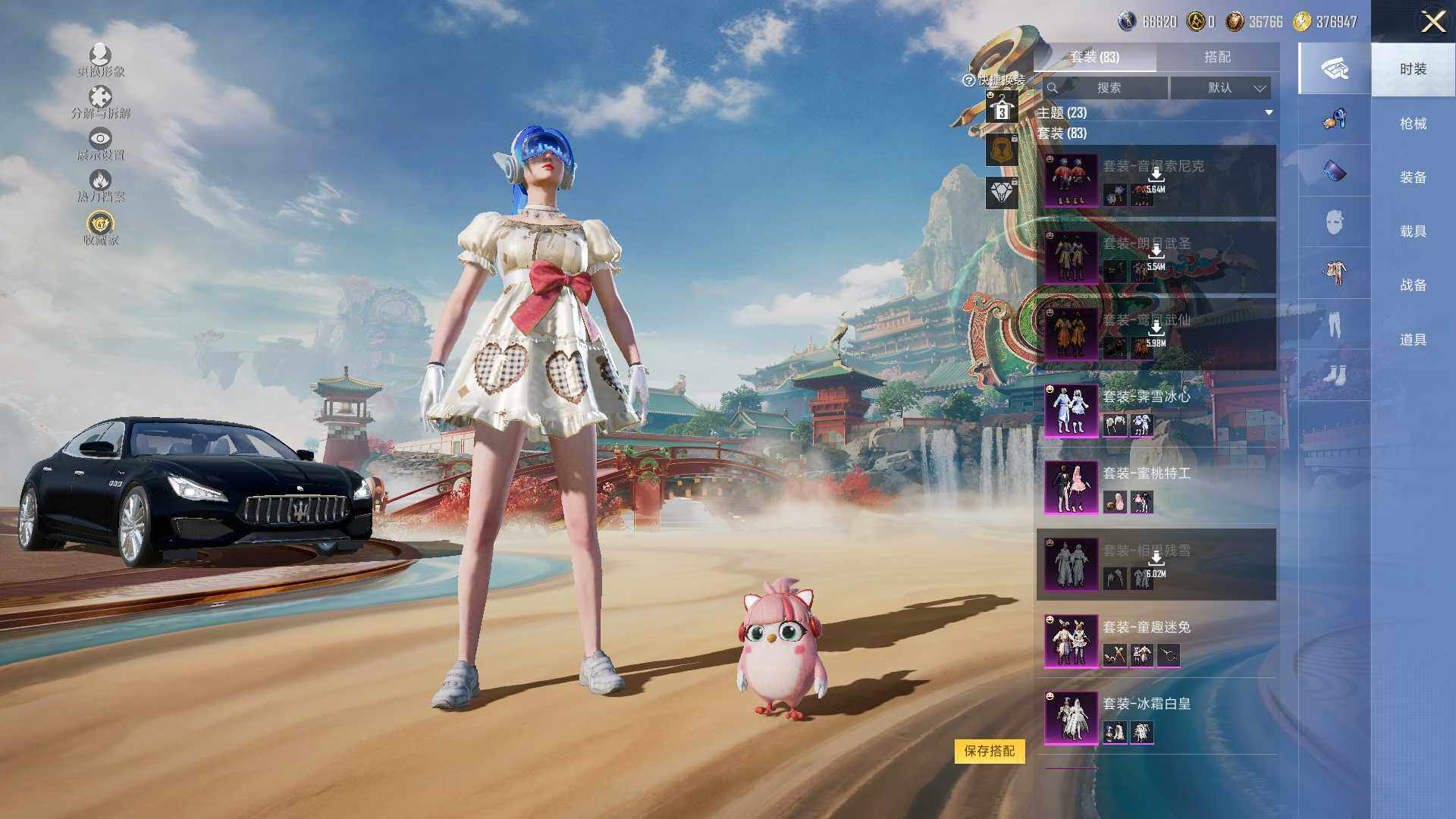Open the 战备 category
The height and width of the screenshot is (819, 1456).
point(1413,285)
